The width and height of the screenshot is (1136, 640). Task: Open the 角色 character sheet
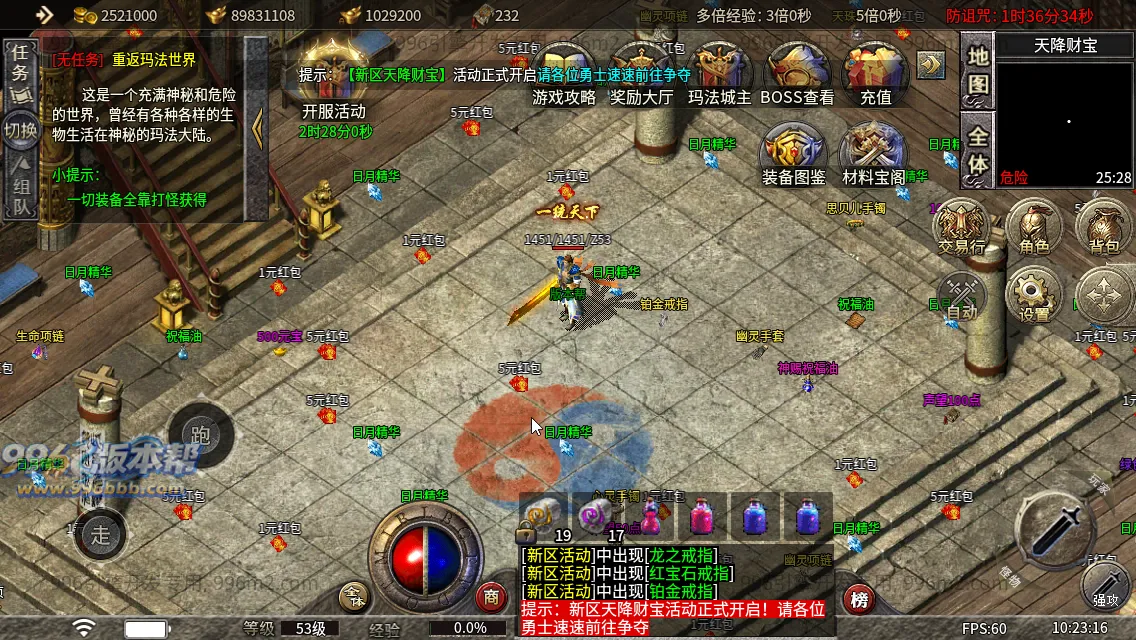(1034, 227)
